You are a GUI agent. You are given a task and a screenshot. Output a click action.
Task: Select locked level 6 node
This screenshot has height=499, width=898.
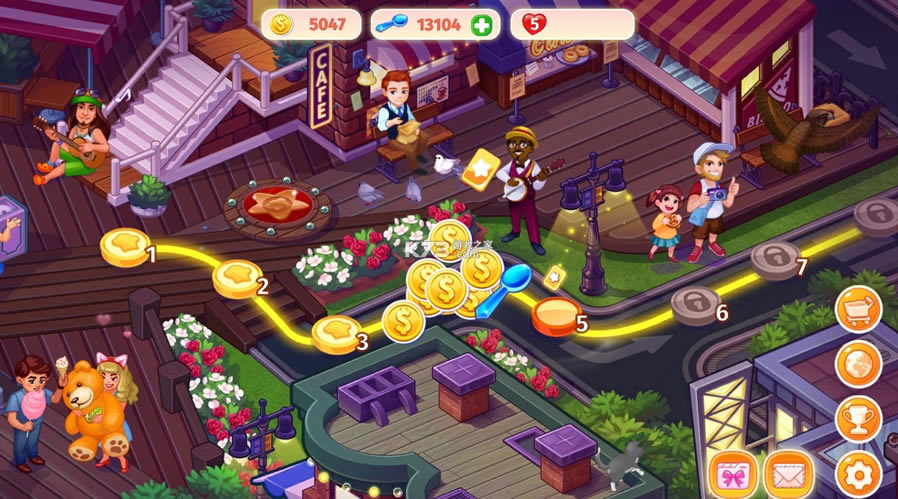click(x=695, y=304)
